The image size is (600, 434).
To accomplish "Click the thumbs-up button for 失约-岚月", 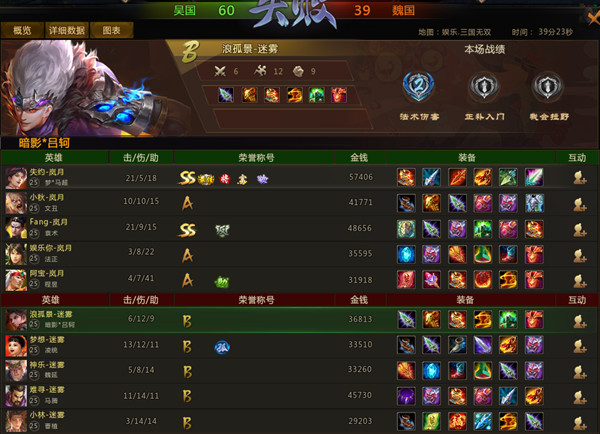I will (577, 177).
